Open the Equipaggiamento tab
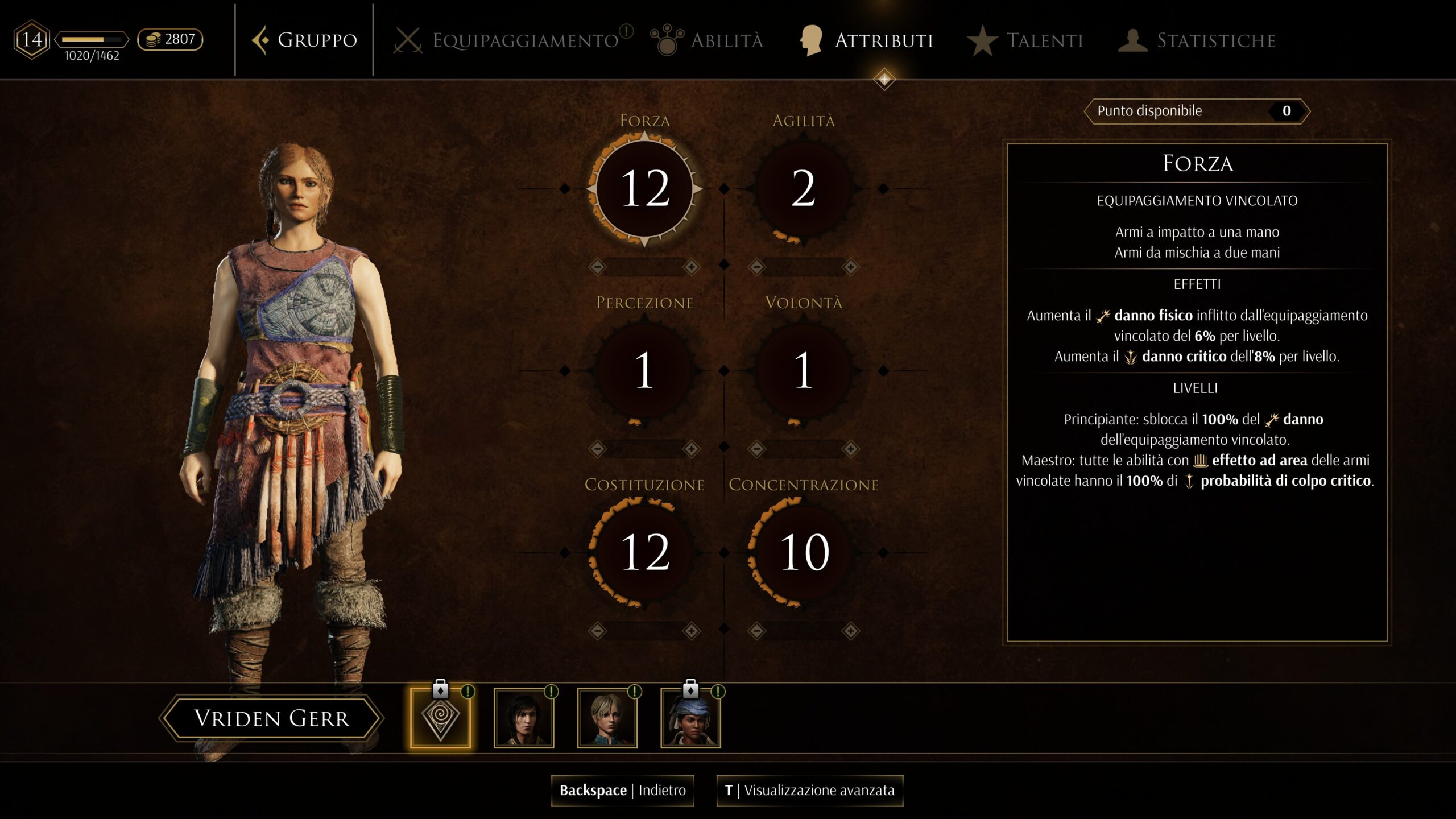1456x819 pixels. point(512,40)
